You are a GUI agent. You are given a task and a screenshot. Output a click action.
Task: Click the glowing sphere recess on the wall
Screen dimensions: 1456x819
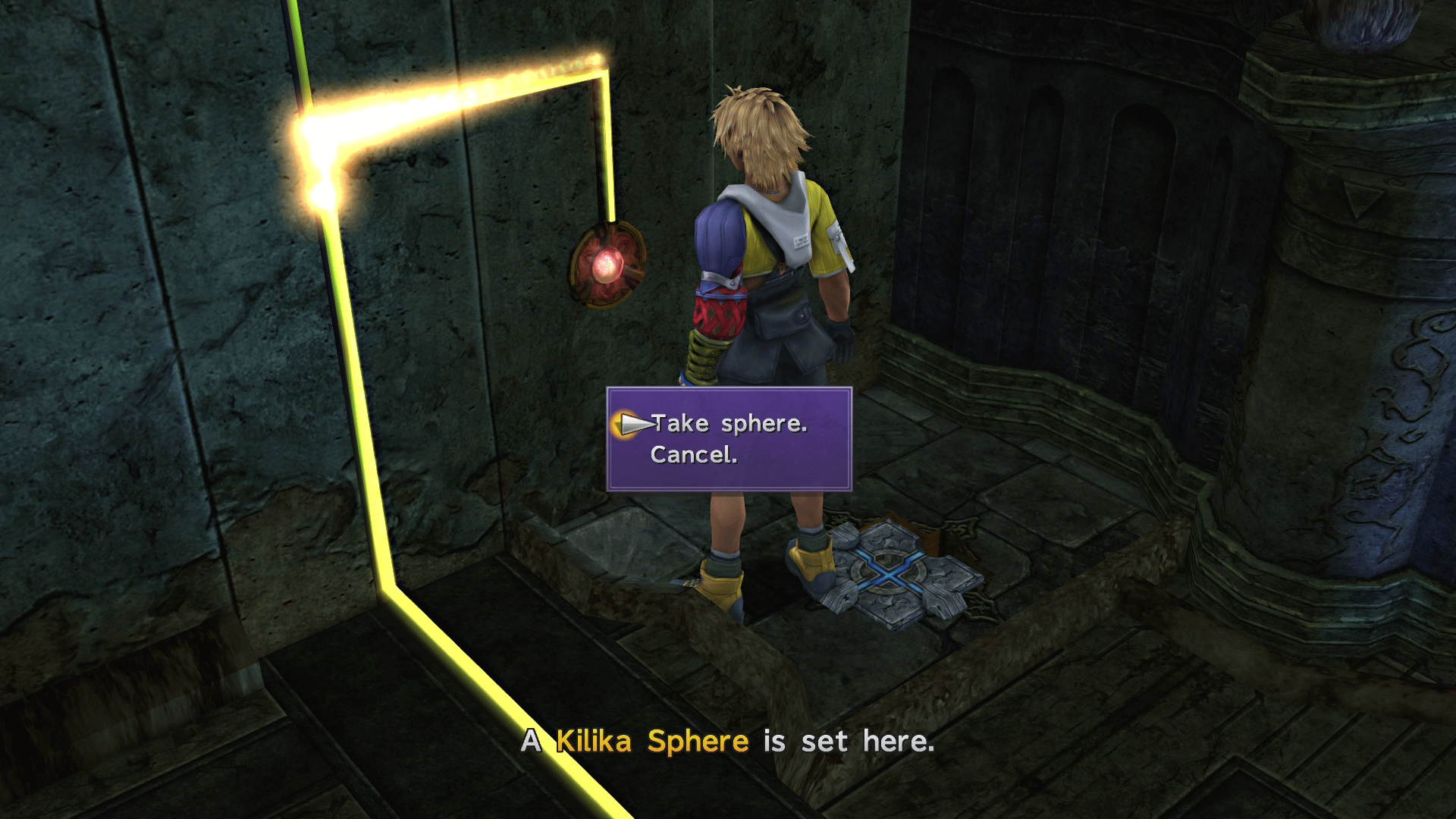click(607, 265)
